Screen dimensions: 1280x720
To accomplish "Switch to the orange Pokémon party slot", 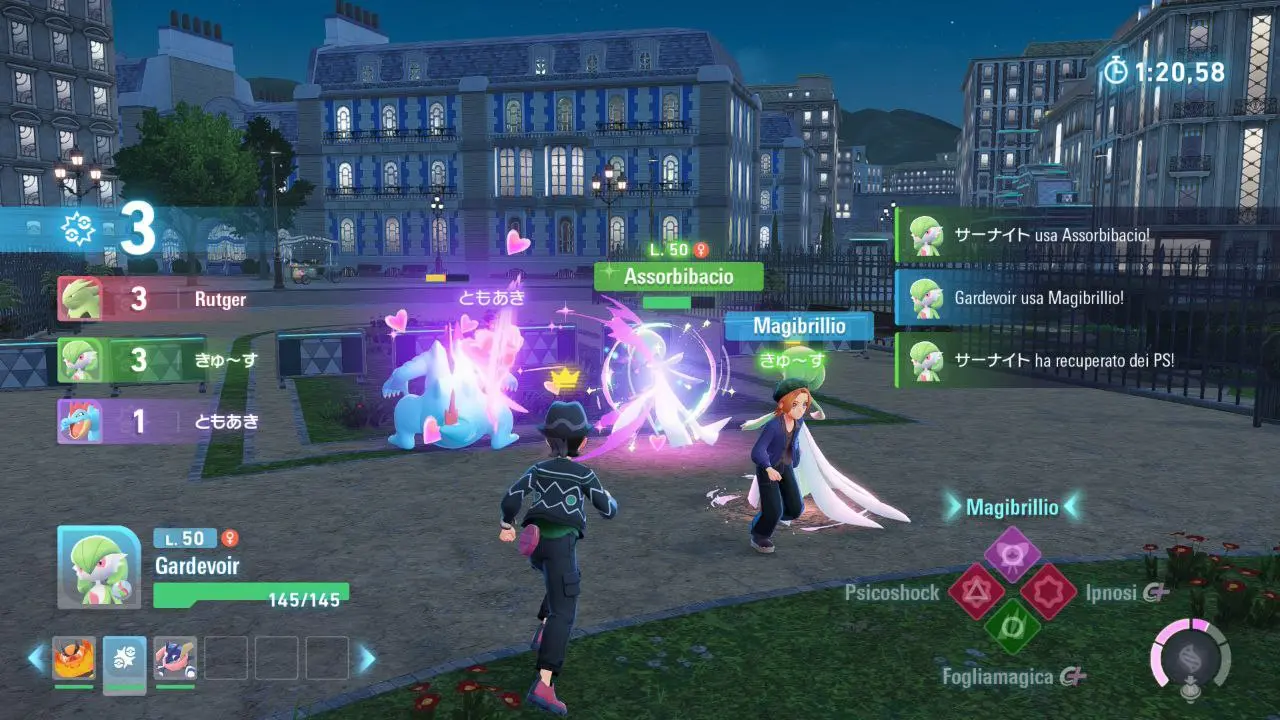I will pyautogui.click(x=74, y=658).
